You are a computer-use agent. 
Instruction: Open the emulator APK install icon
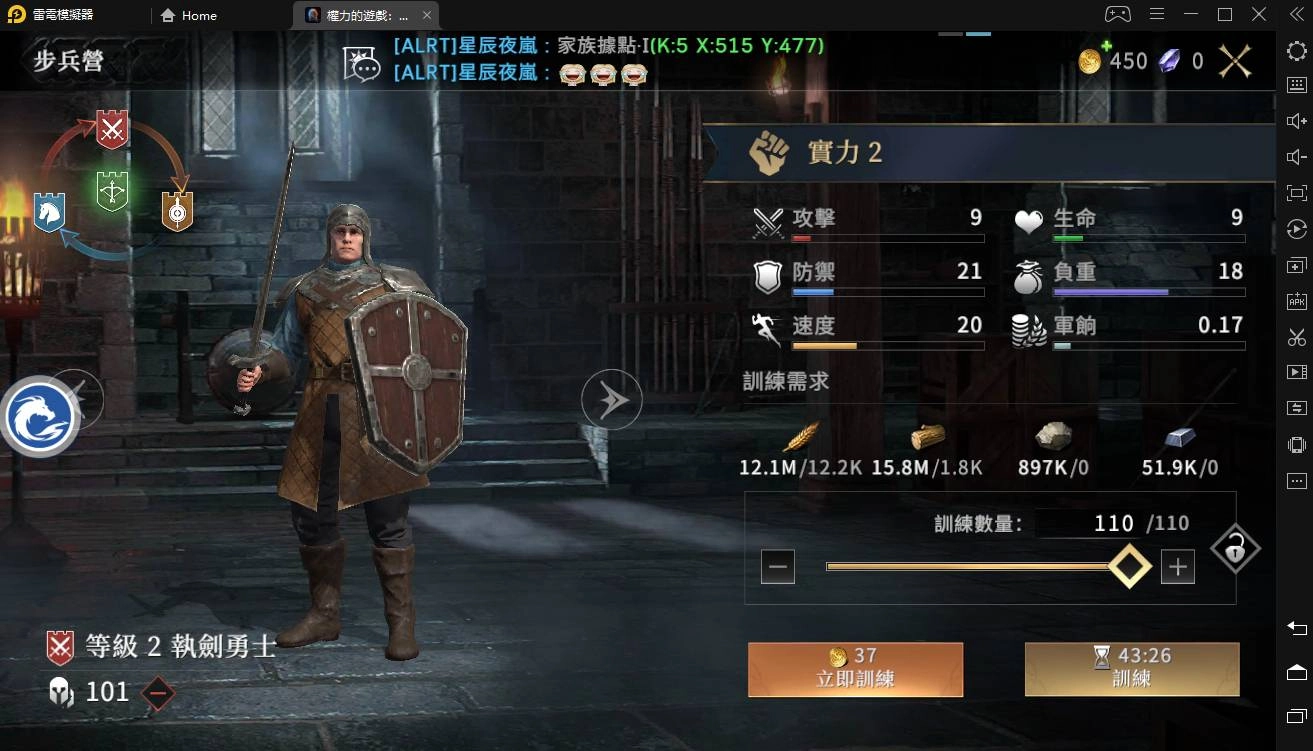pos(1295,300)
